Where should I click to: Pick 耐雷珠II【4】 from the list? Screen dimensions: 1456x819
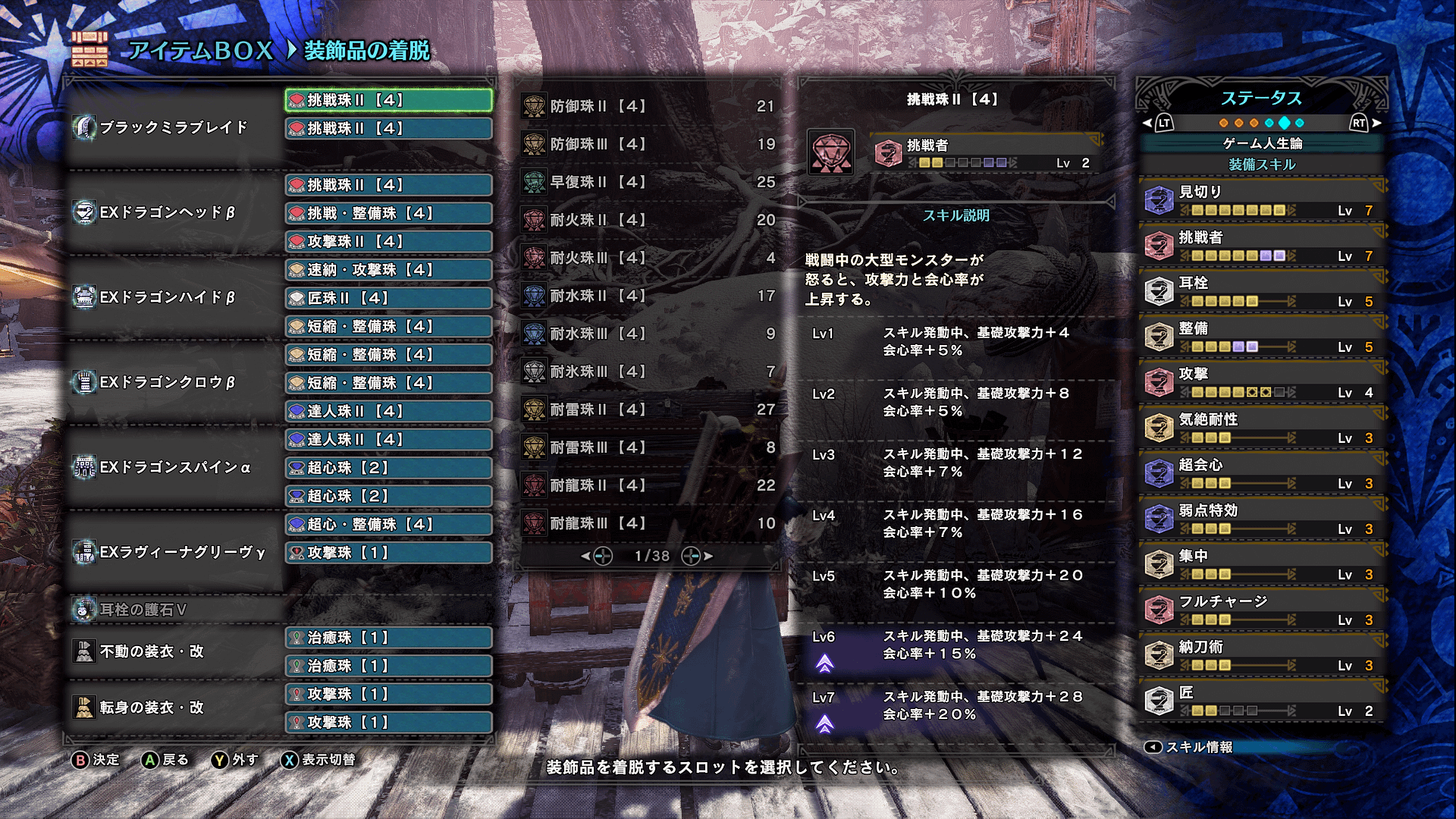click(x=649, y=409)
